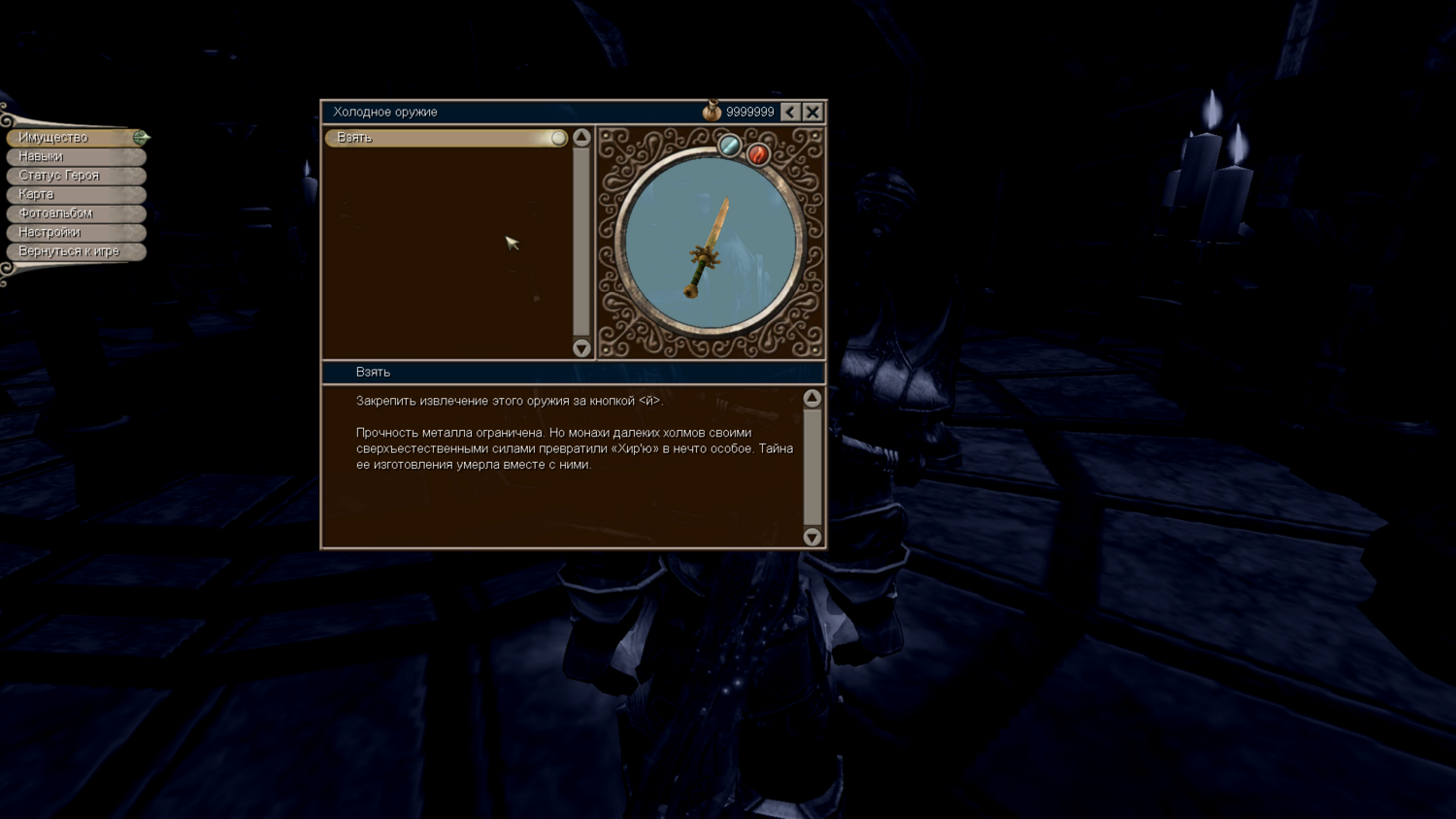This screenshot has width=1456, height=819.
Task: Click the back arrow in the window header
Action: point(790,112)
